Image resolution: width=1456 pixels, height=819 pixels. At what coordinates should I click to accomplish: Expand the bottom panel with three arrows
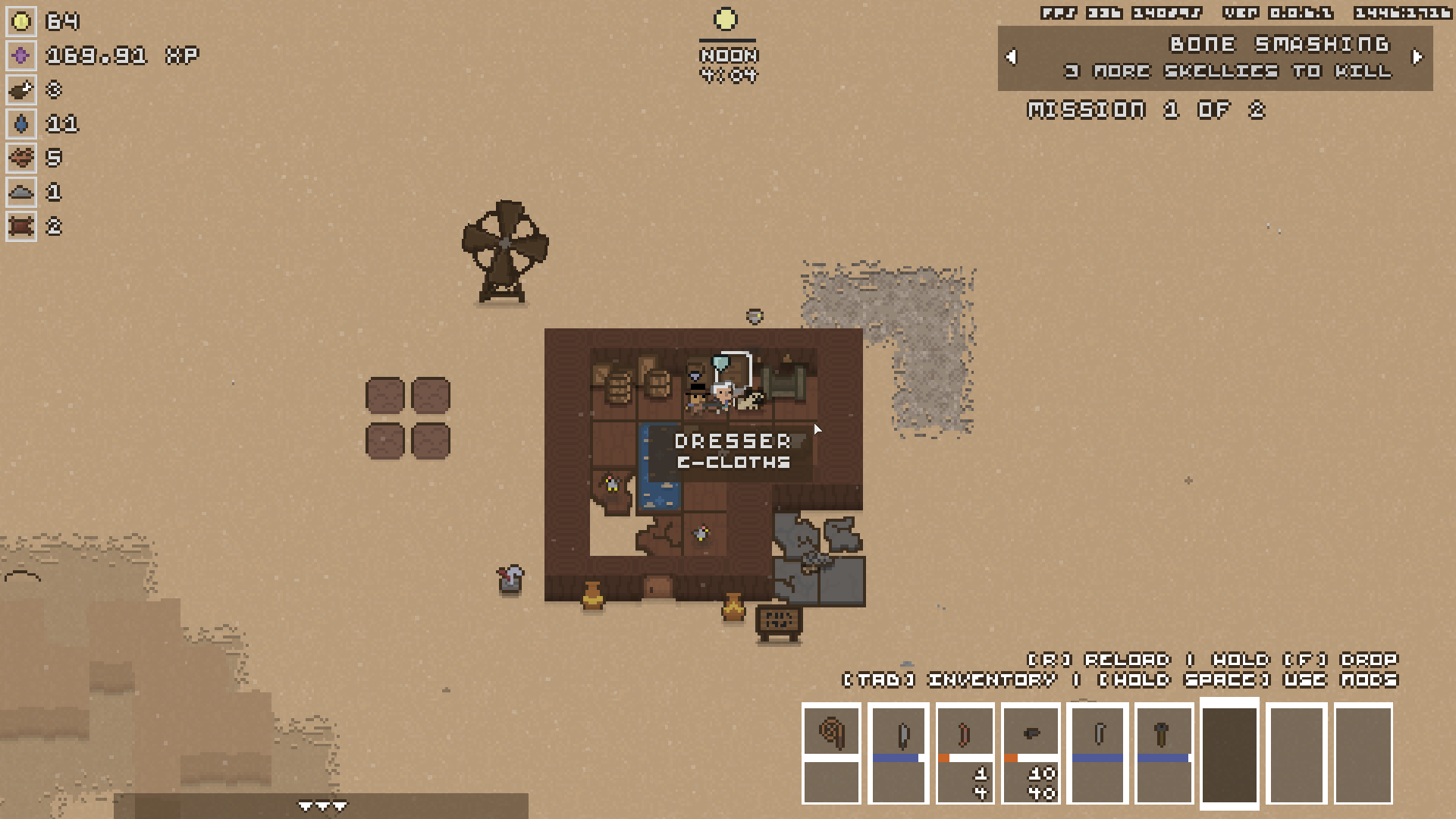(x=322, y=806)
